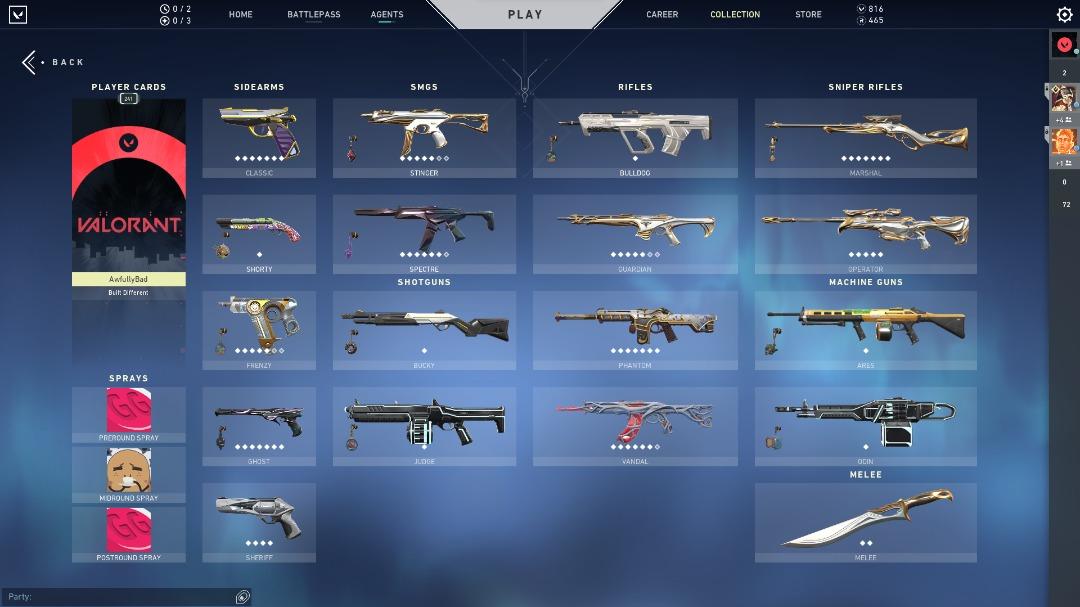This screenshot has height=607, width=1080.
Task: Choose the Sheriff weapon tile
Action: point(259,521)
